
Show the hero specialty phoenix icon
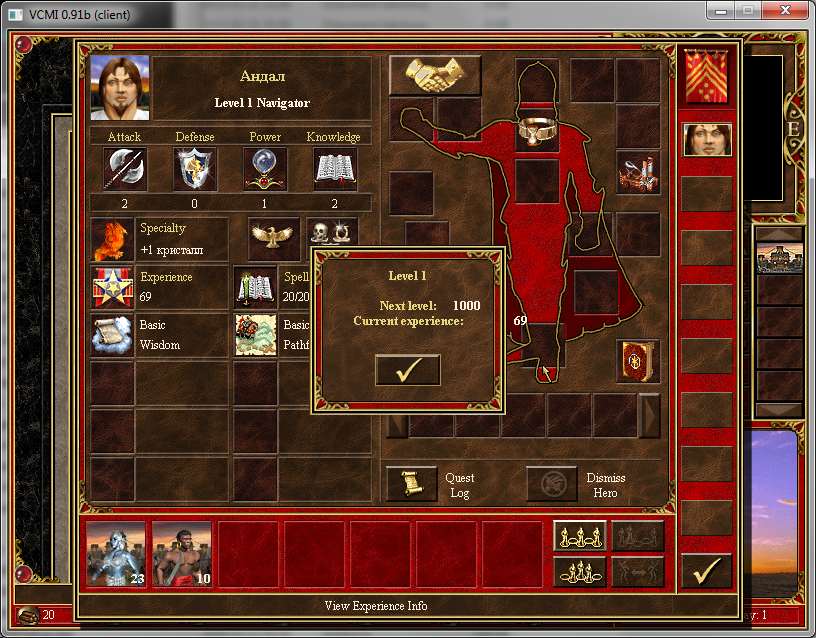tap(111, 239)
